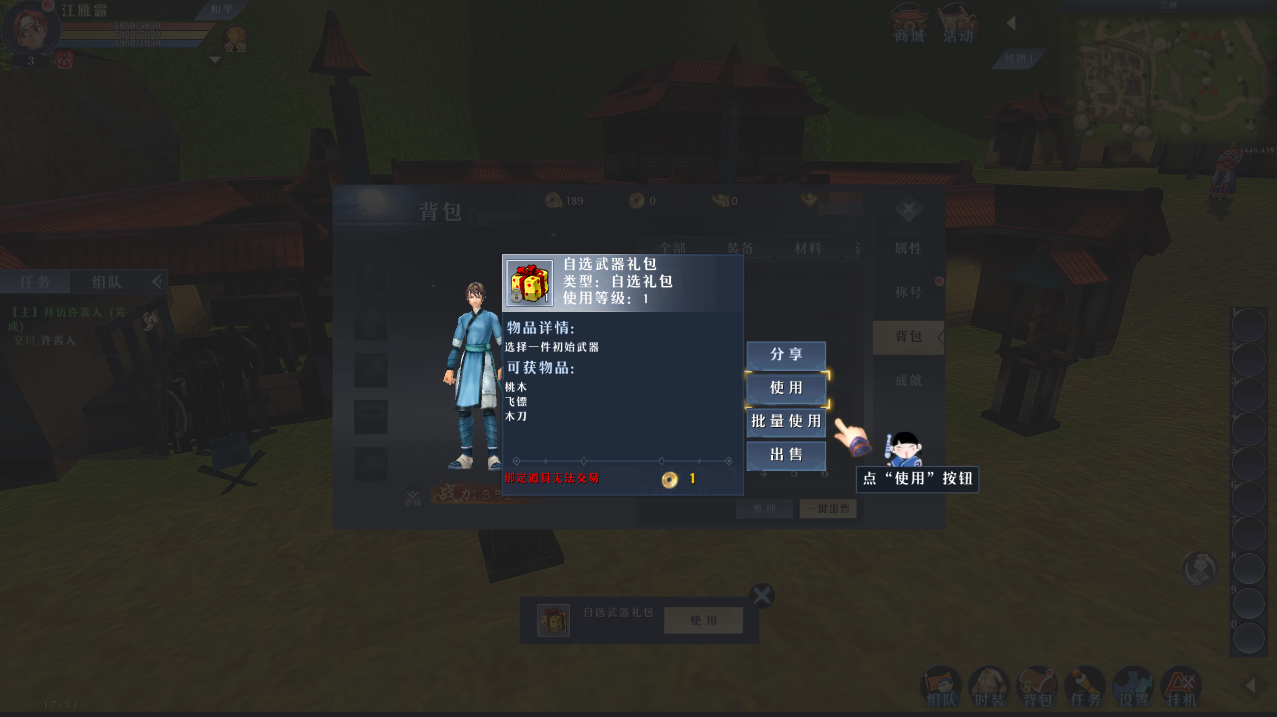Switch to the 材料 (Materials) bag category
1277x717 pixels.
click(x=806, y=248)
